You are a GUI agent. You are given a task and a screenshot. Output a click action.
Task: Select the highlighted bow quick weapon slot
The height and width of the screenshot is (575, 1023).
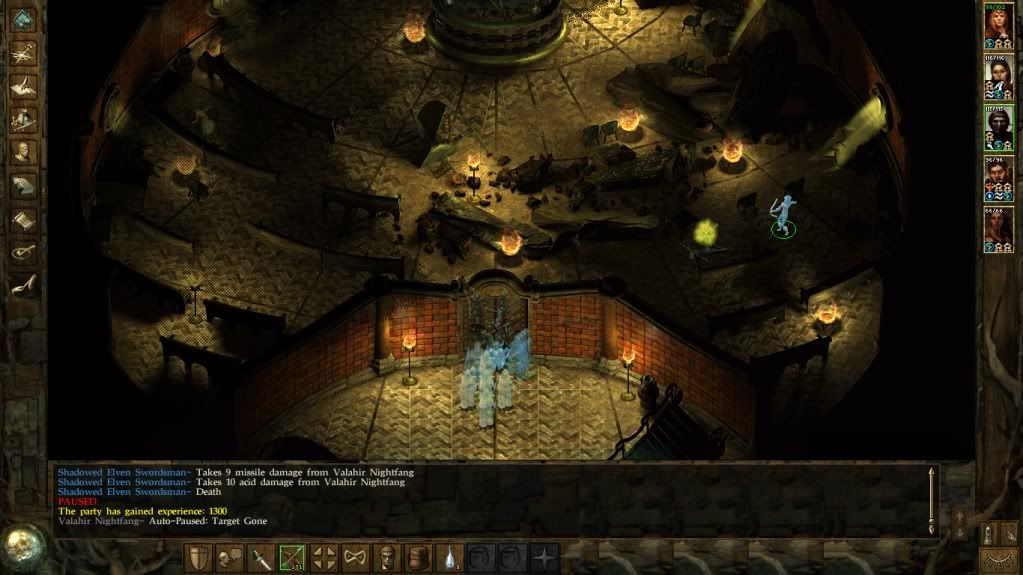coord(293,558)
